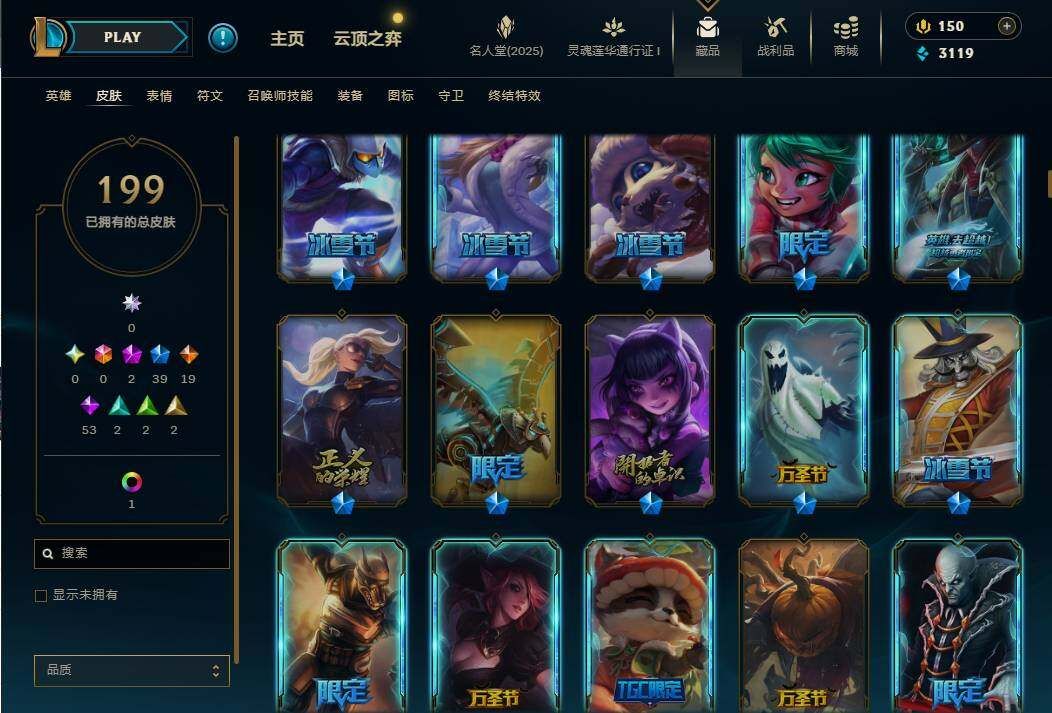
Task: Switch to the 表情 emotes tab
Action: pyautogui.click(x=159, y=96)
